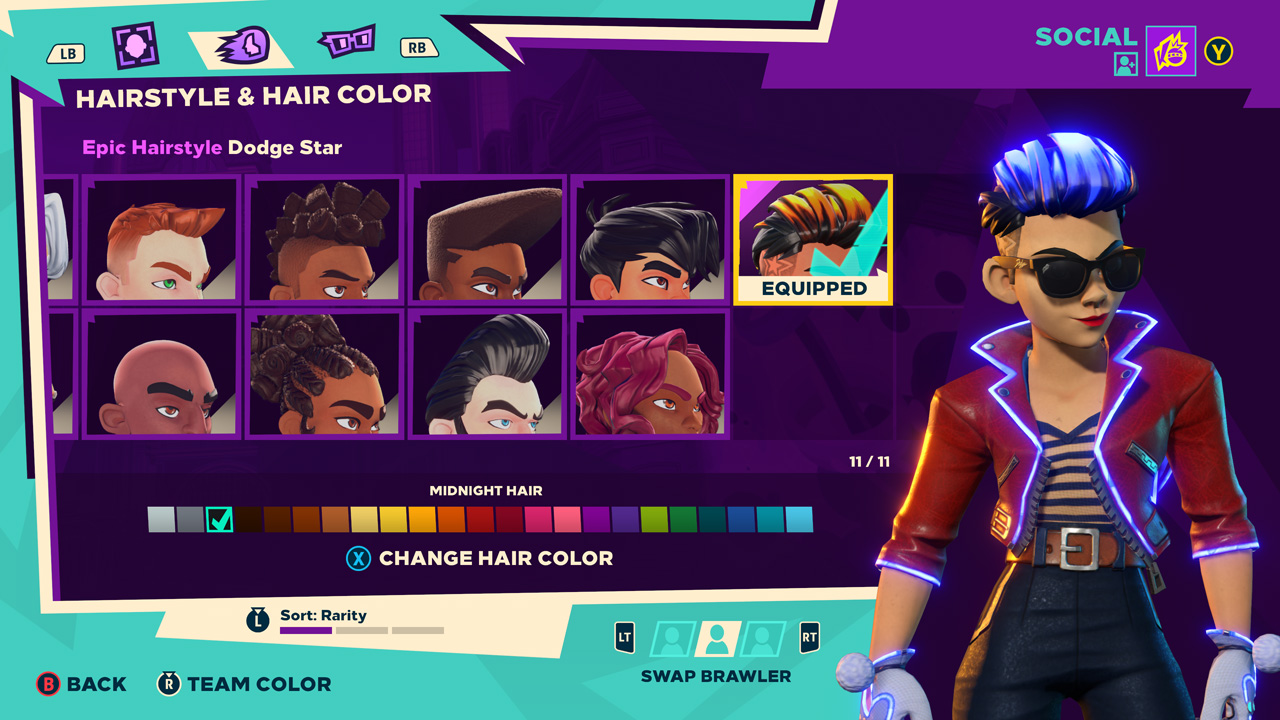Select the bantu knots braided hairstyle

325,374
